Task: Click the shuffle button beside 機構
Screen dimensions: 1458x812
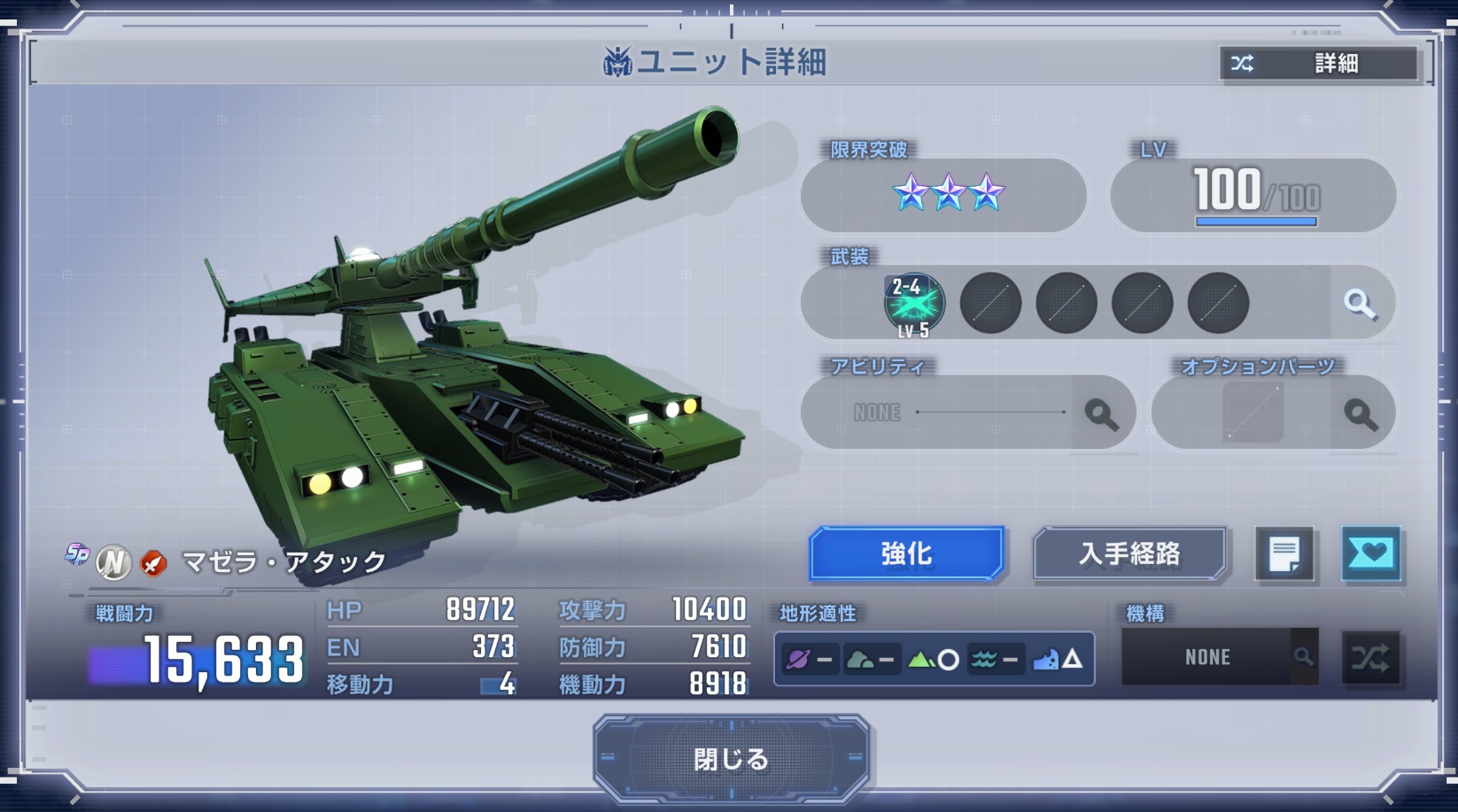Action: [1370, 658]
